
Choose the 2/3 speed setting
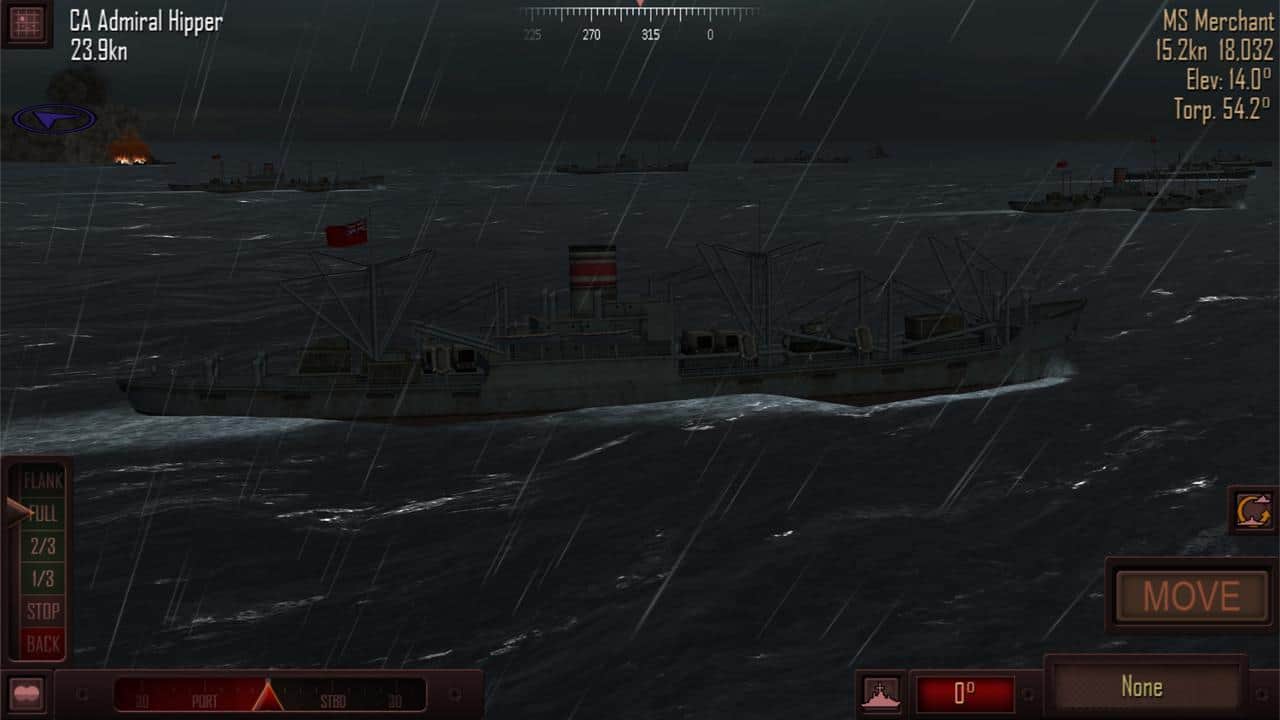(43, 546)
